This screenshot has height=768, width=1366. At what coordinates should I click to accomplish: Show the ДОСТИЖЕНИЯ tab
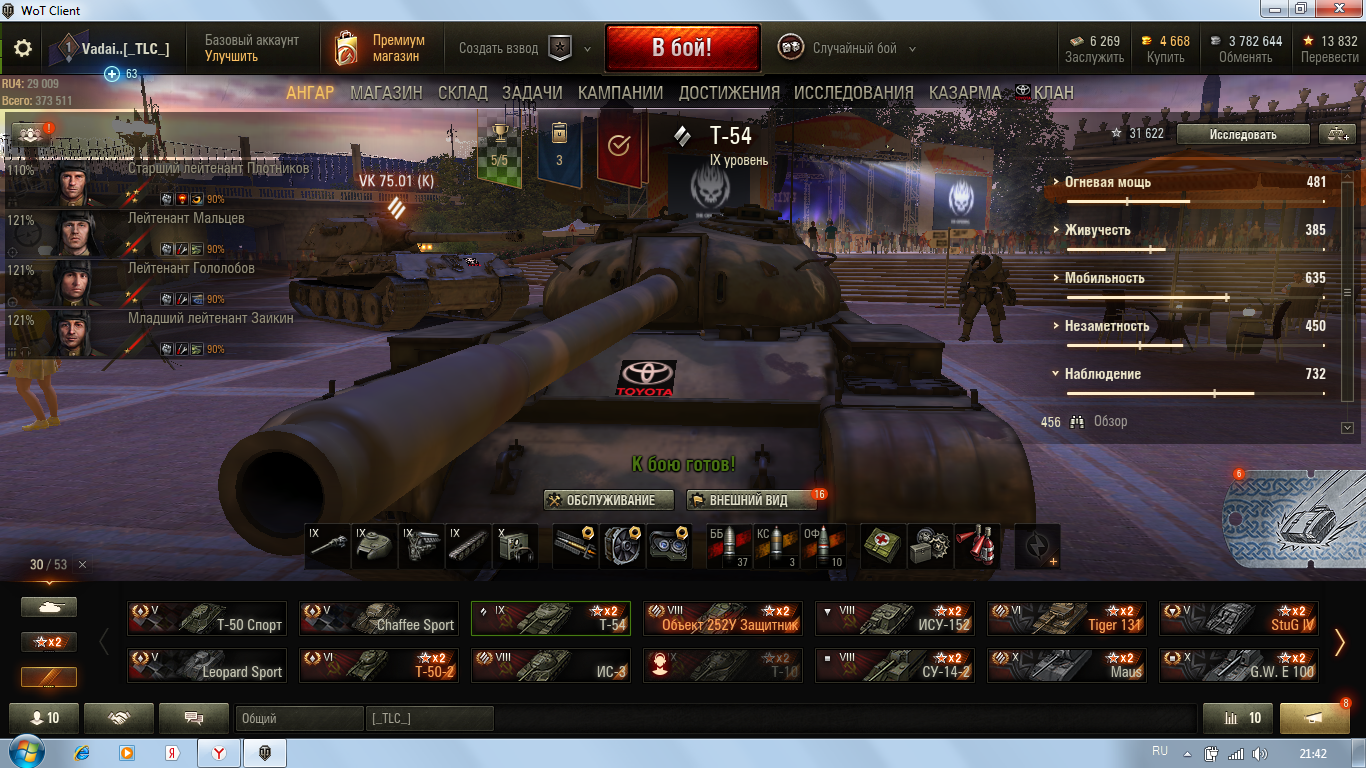coord(729,93)
